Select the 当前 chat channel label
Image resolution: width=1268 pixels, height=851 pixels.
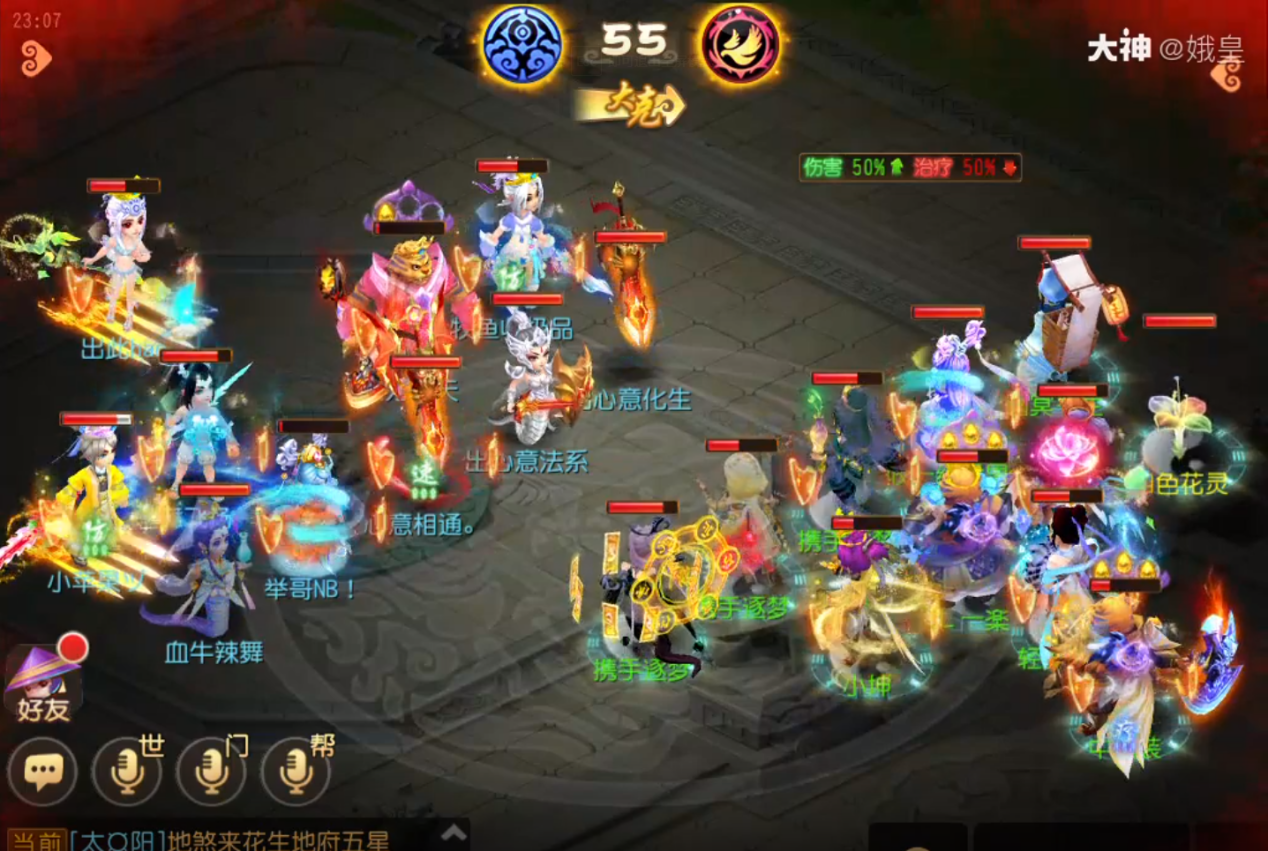[x=37, y=840]
